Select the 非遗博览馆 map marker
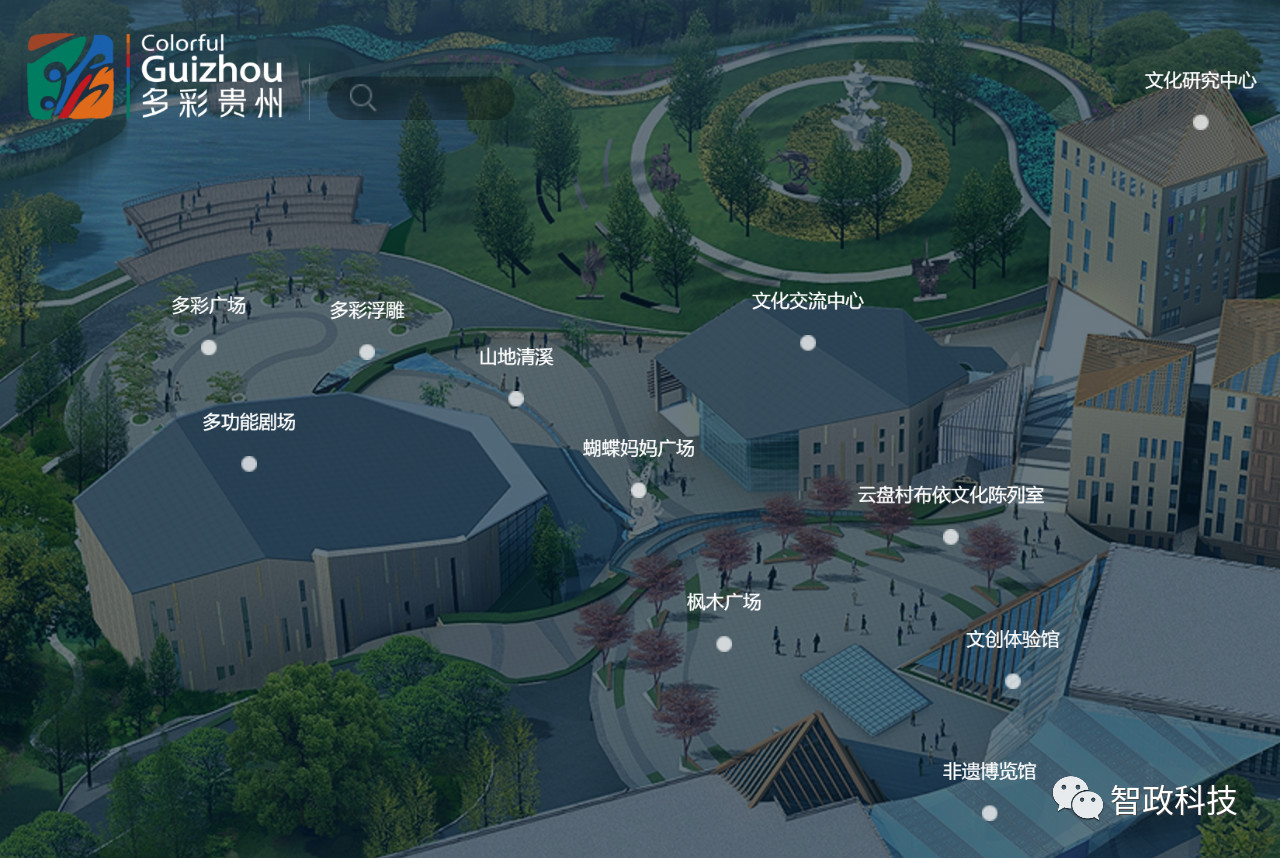 point(989,813)
